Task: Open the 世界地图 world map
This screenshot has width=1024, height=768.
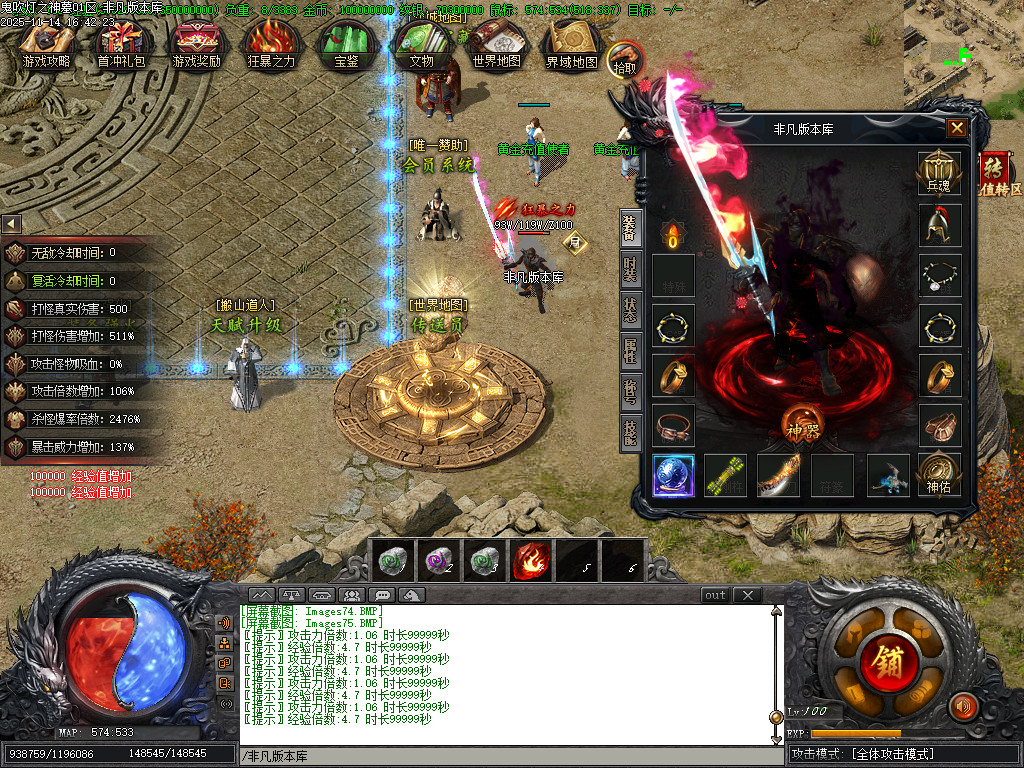Action: click(x=497, y=44)
